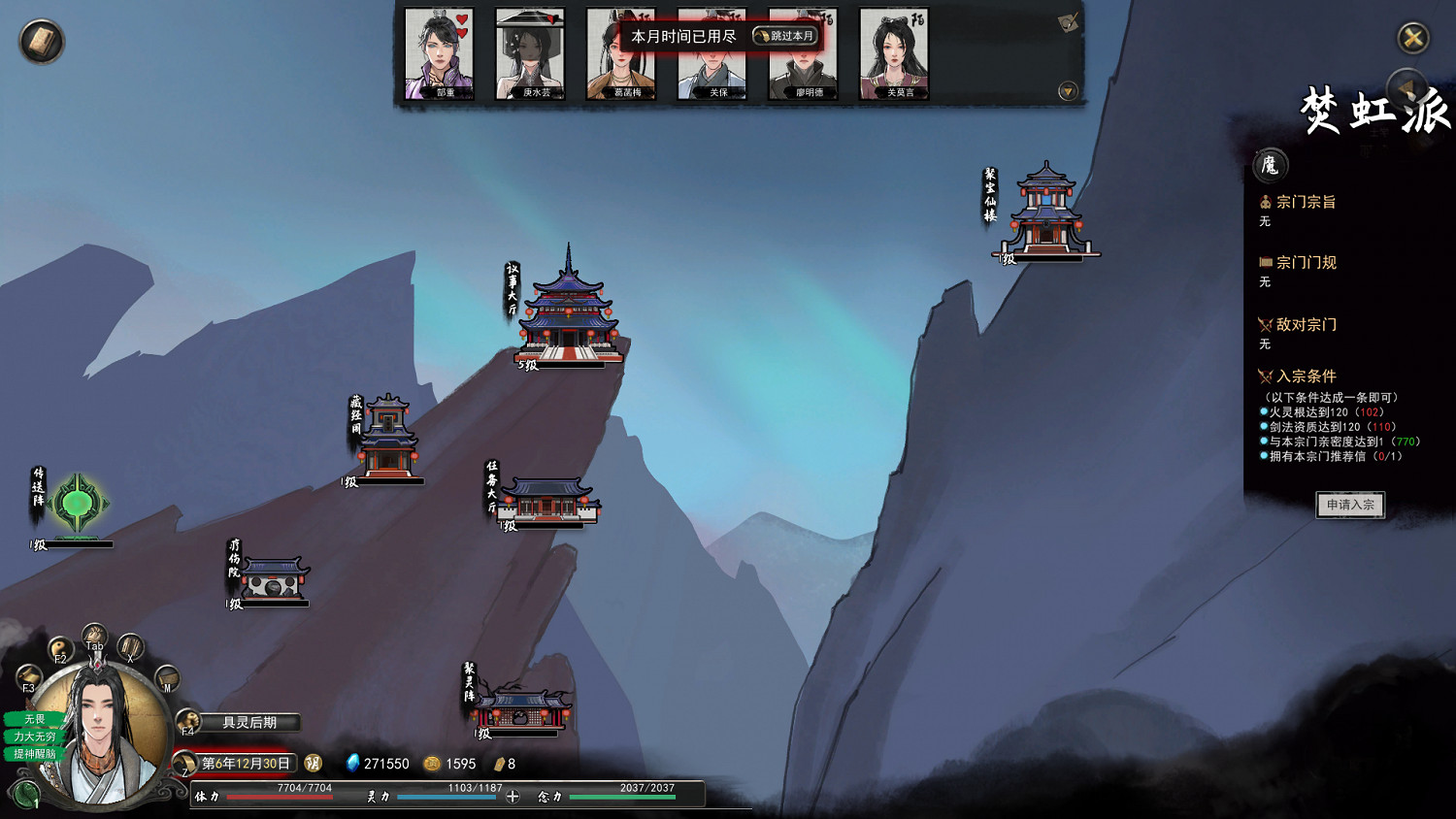
Task: Click the 具灵后期 cultivation realm label
Action: click(249, 722)
